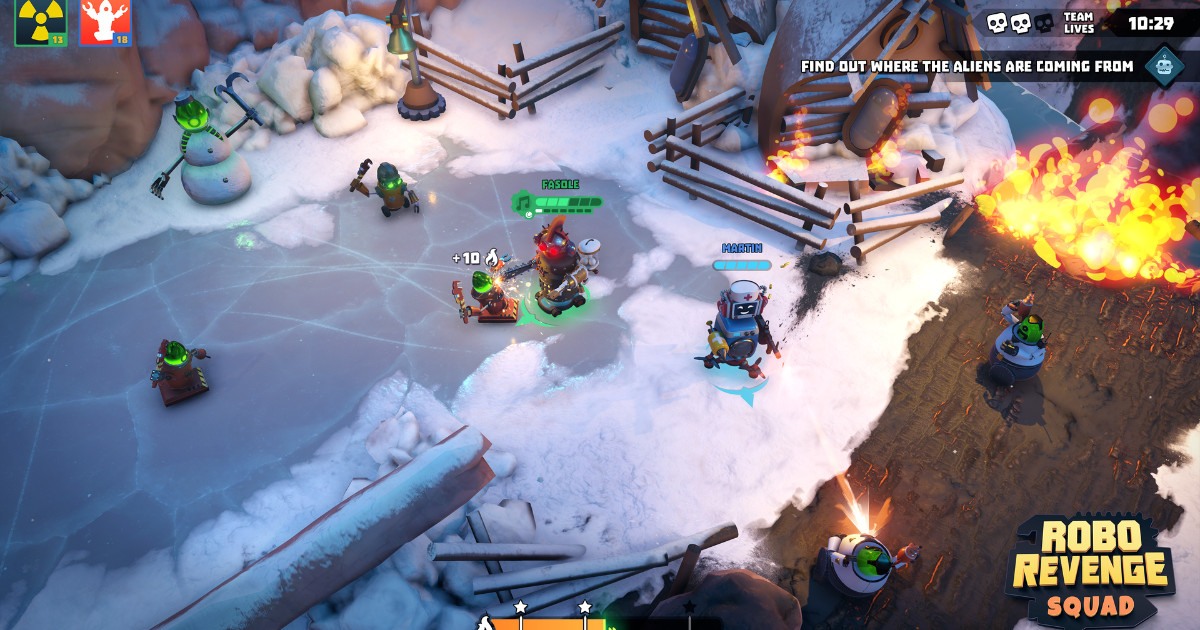Activate the red rocket ability icon
1200x630 pixels.
(x=106, y=22)
